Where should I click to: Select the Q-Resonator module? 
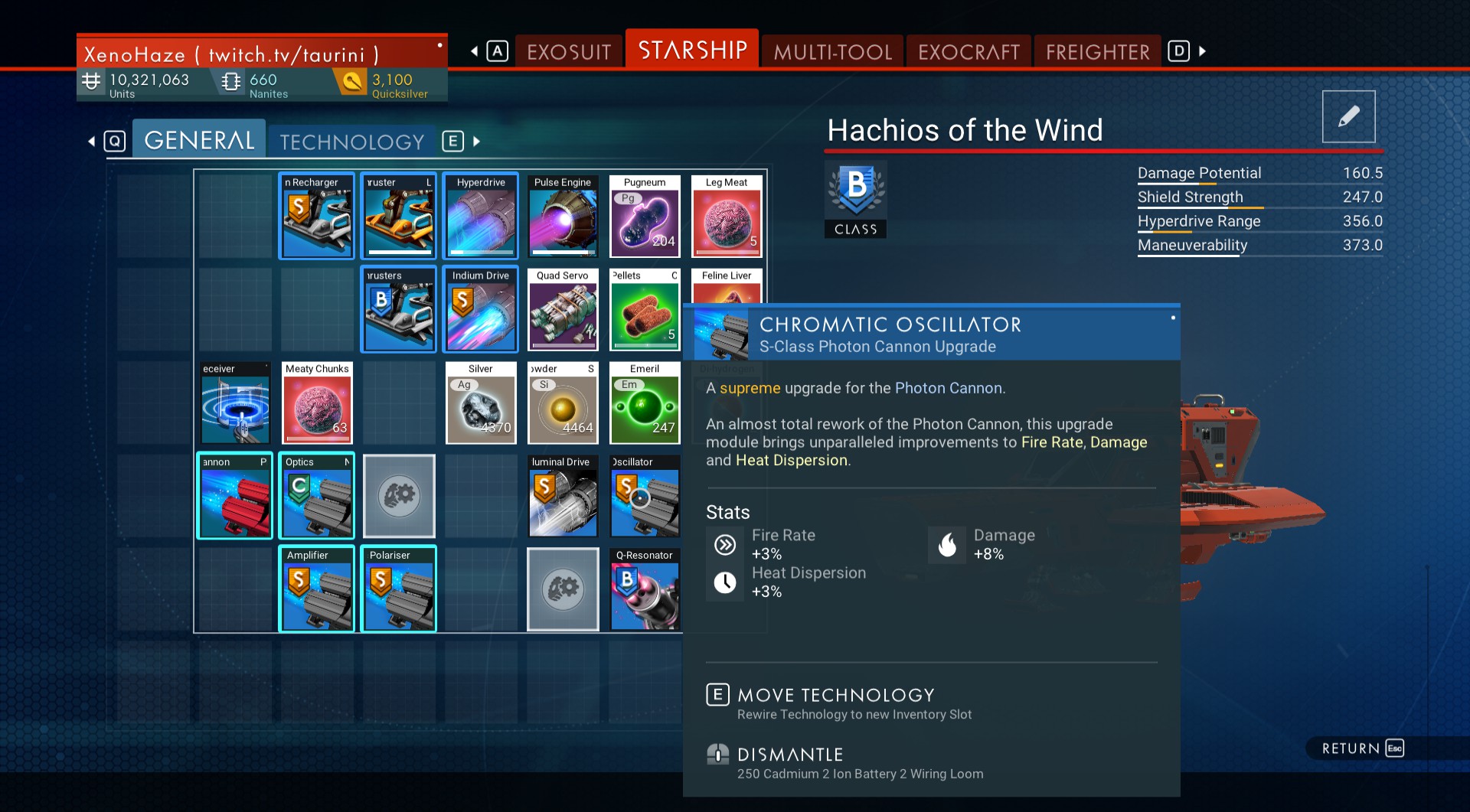click(x=644, y=589)
